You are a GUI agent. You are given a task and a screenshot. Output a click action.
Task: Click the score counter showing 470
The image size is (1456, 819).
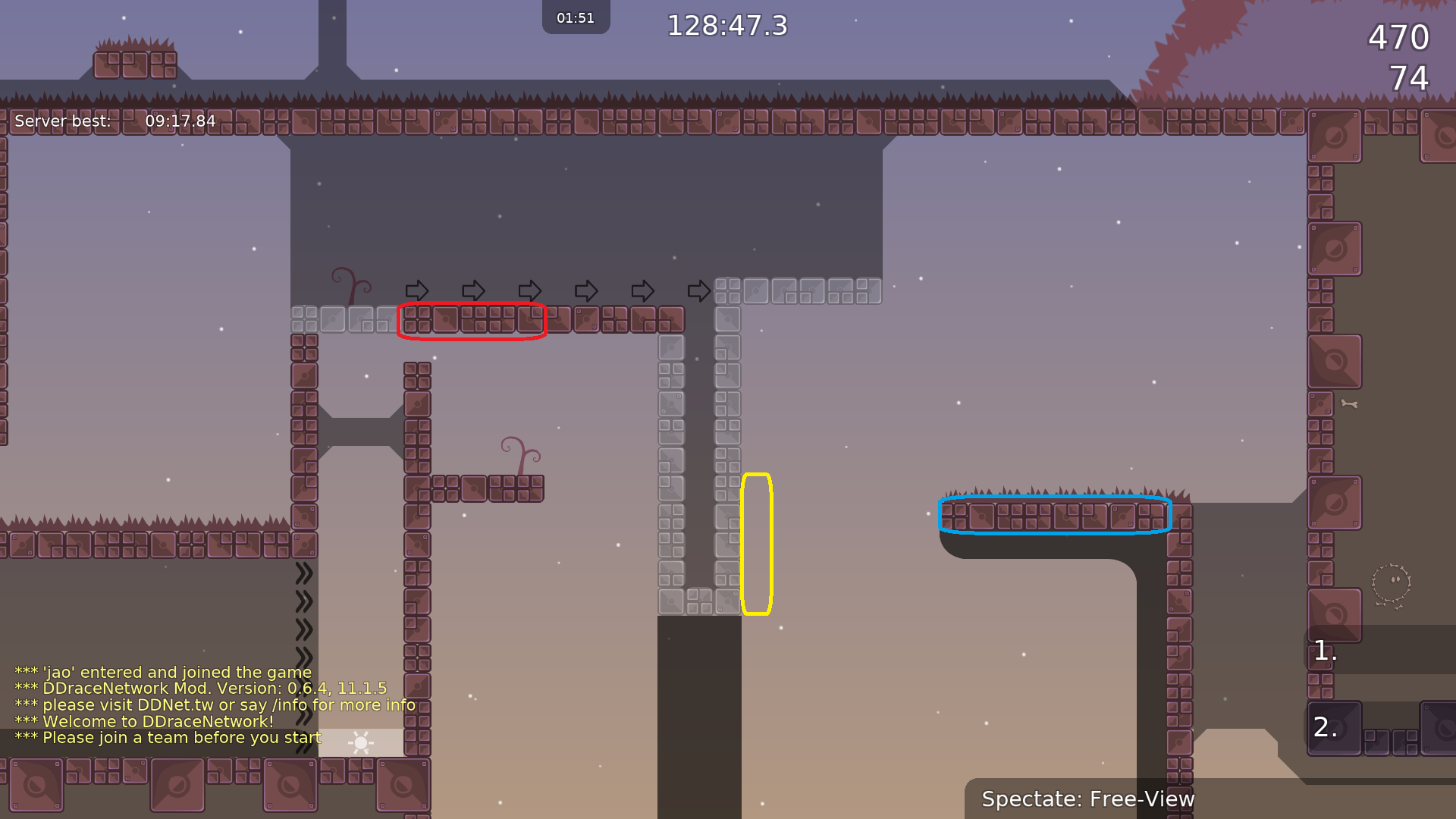click(1398, 37)
